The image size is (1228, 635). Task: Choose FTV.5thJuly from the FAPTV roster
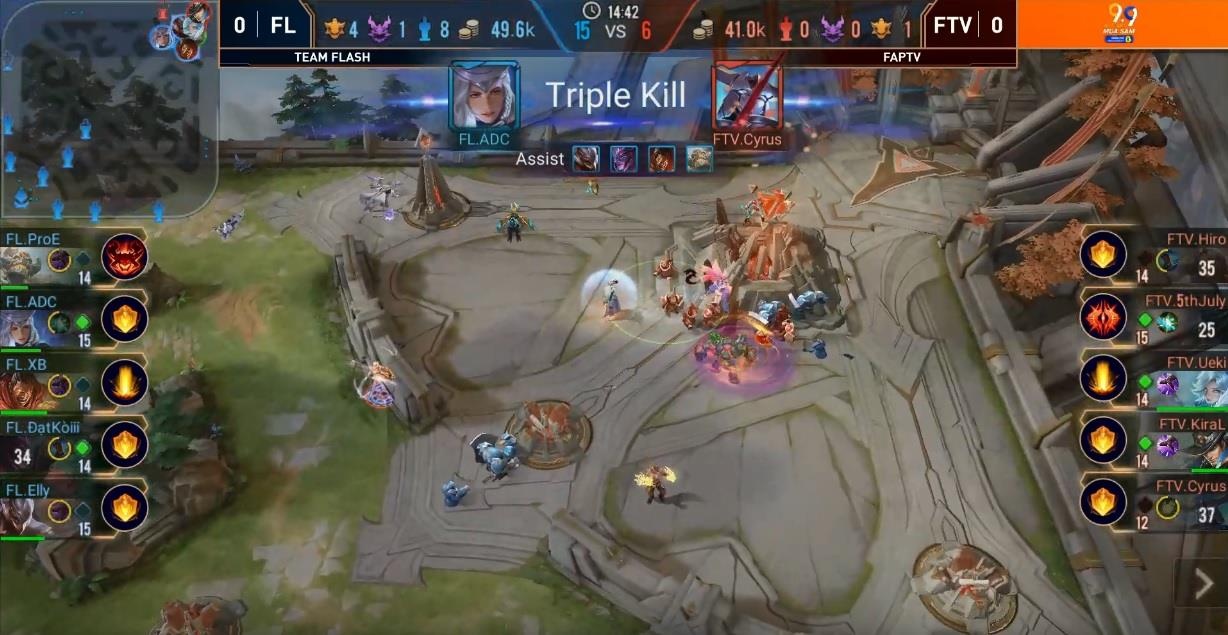[x=1180, y=320]
